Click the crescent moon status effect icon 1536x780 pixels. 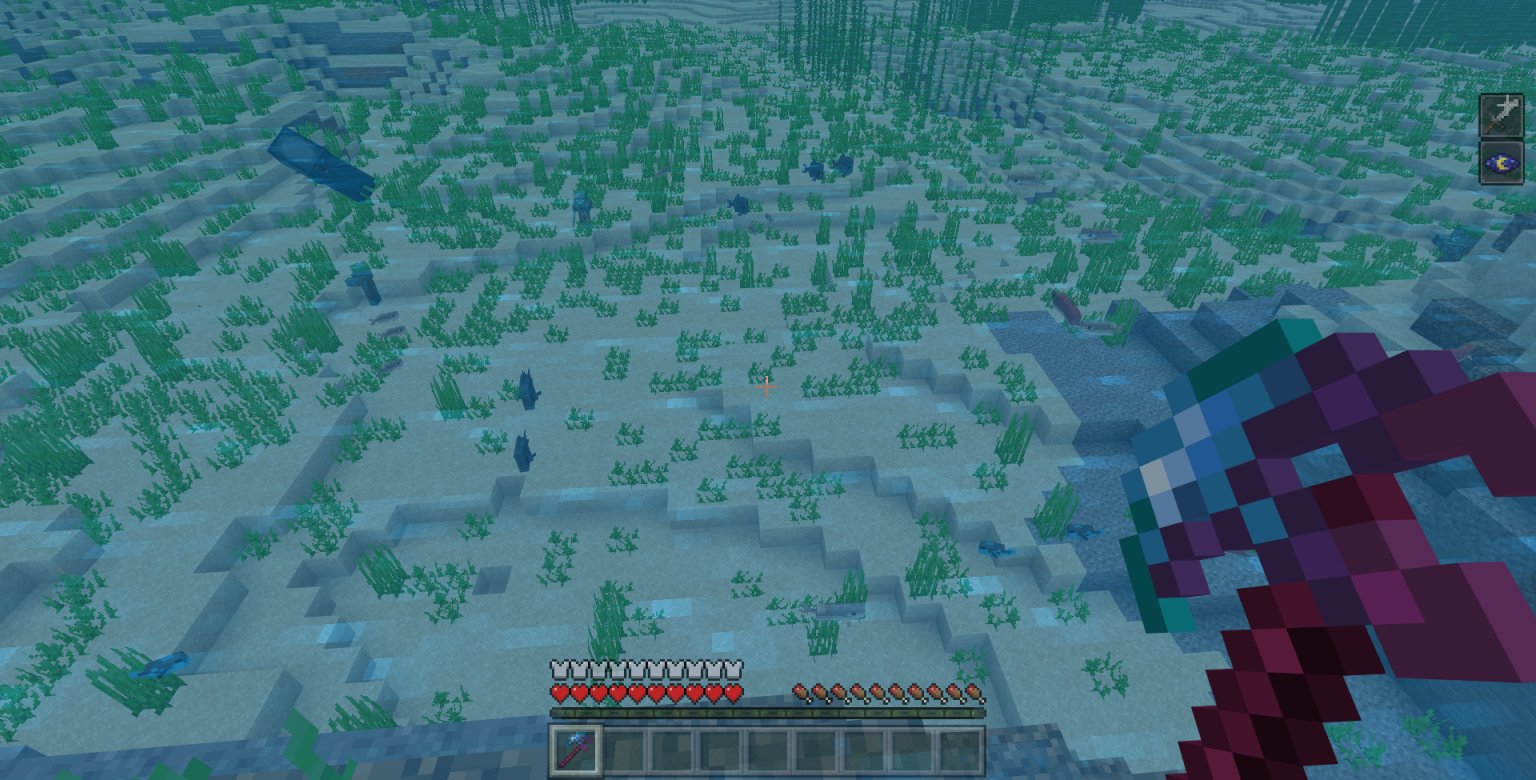1501,162
